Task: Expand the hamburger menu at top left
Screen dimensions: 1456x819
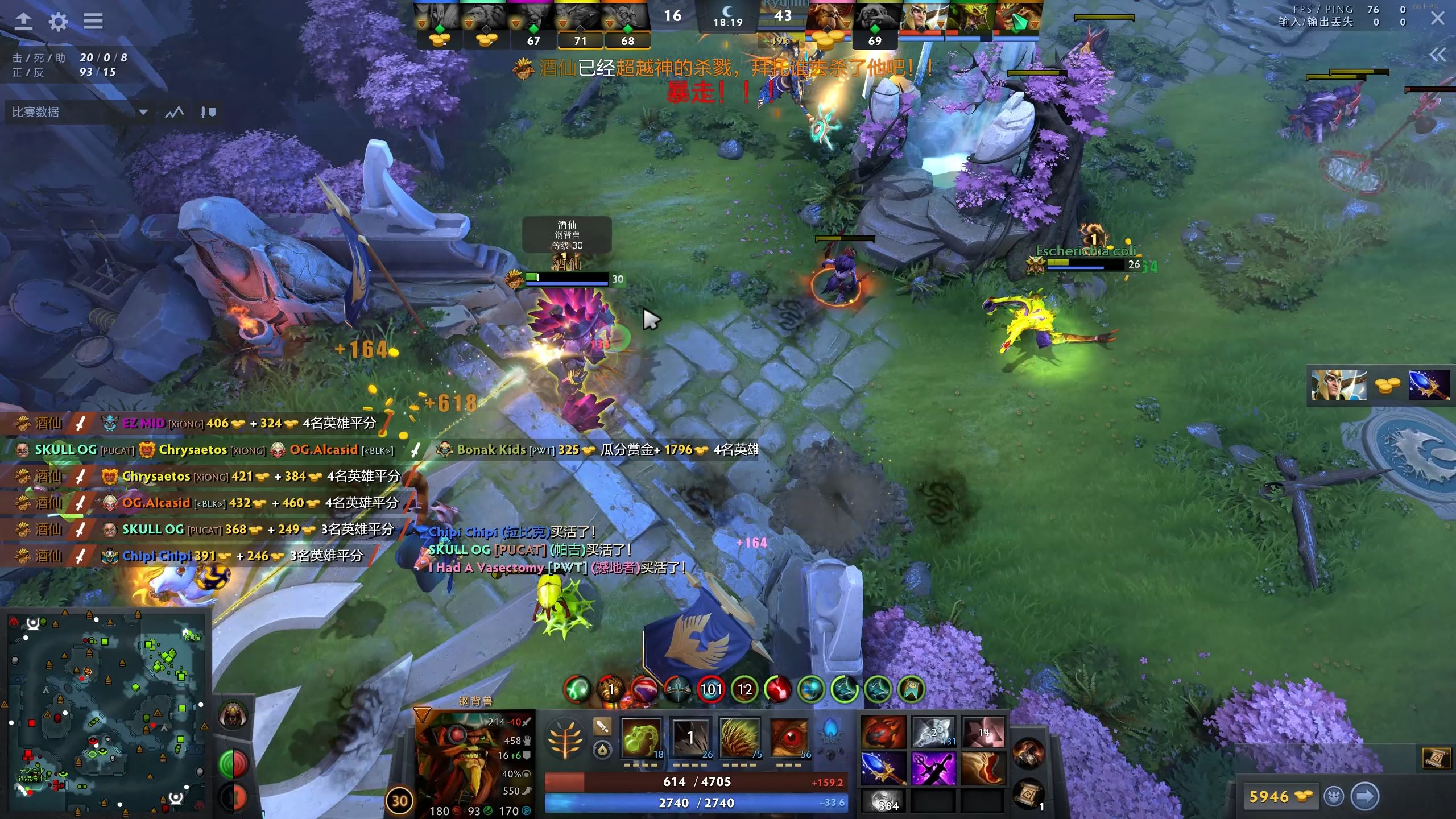Action: [93, 22]
